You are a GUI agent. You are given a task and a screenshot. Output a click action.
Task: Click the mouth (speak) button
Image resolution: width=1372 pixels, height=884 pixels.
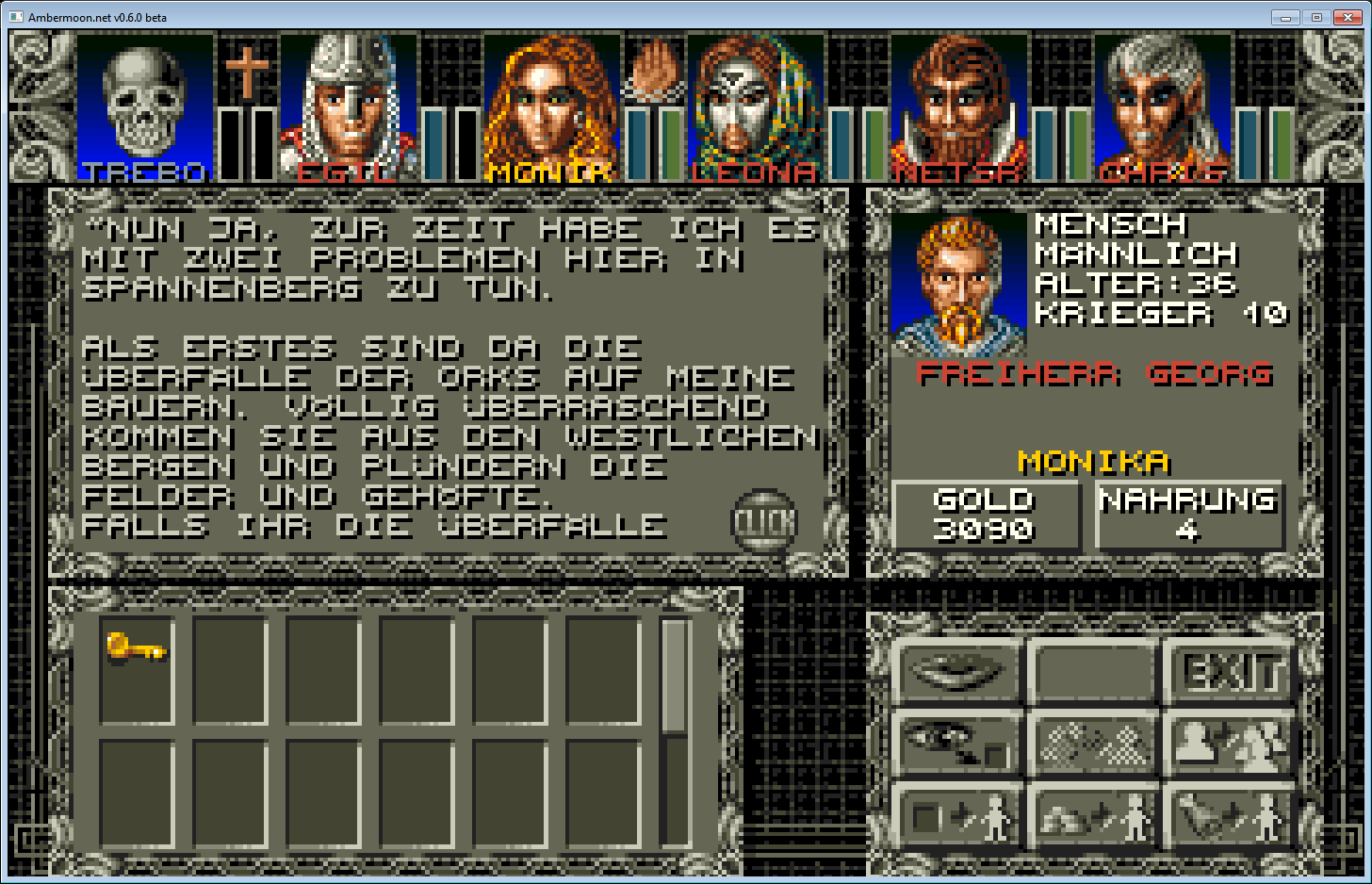click(959, 673)
